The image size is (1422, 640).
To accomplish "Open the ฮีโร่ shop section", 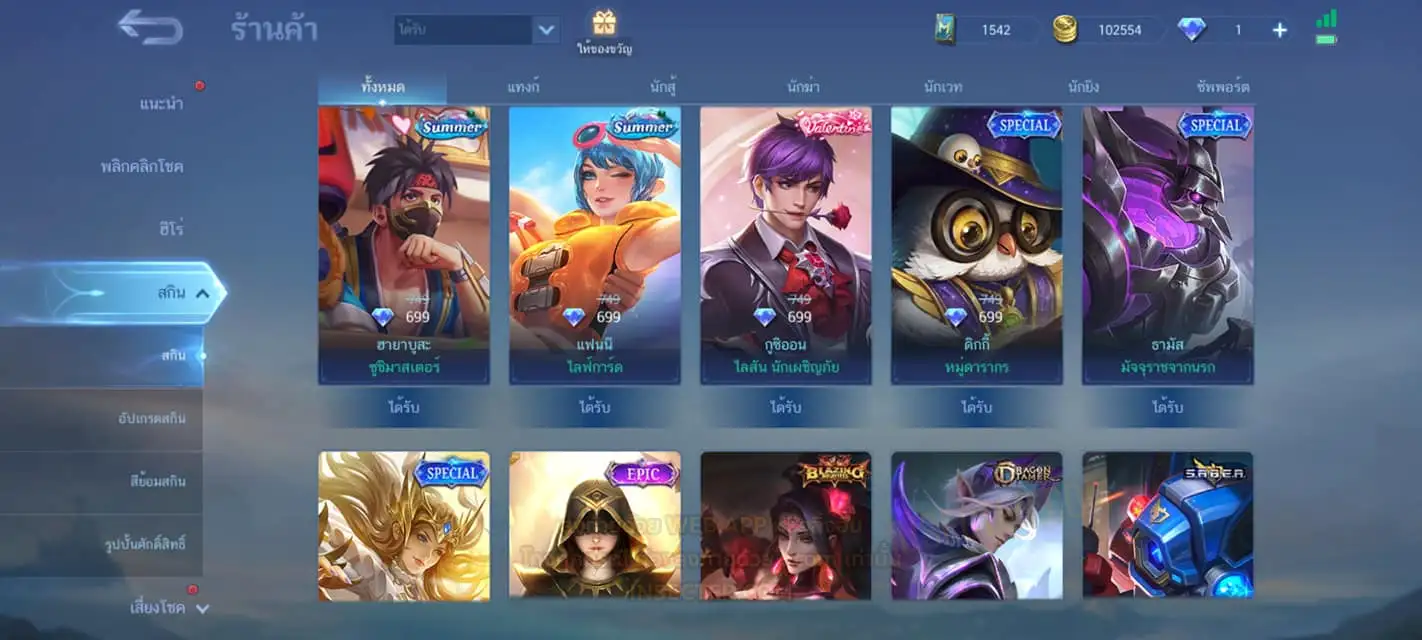I will tap(169, 229).
